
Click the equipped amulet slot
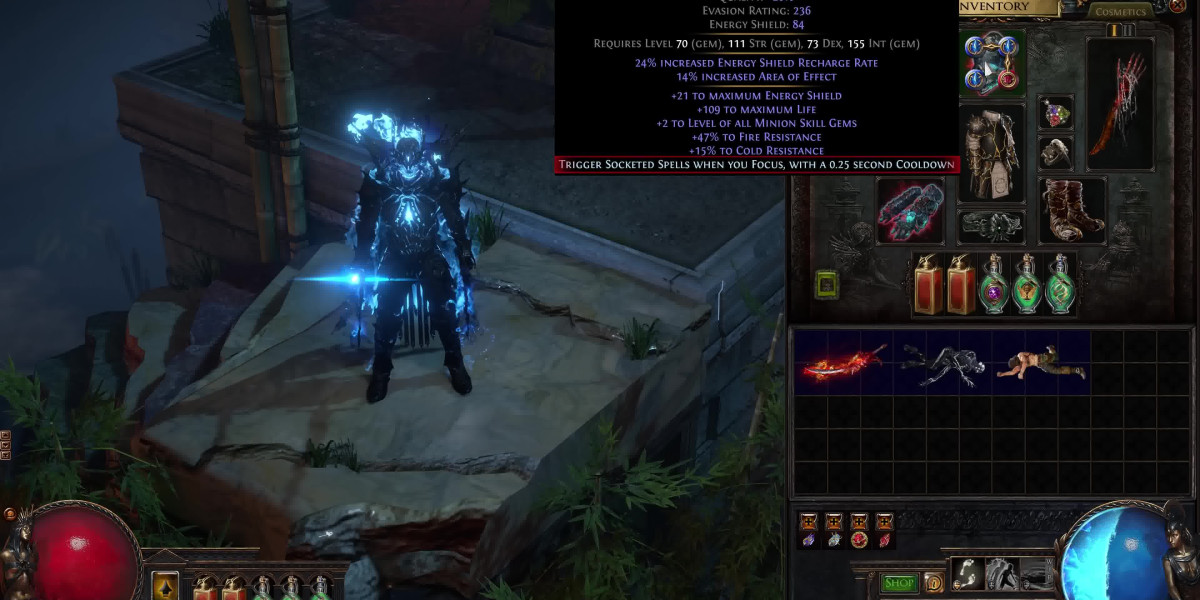point(1055,113)
